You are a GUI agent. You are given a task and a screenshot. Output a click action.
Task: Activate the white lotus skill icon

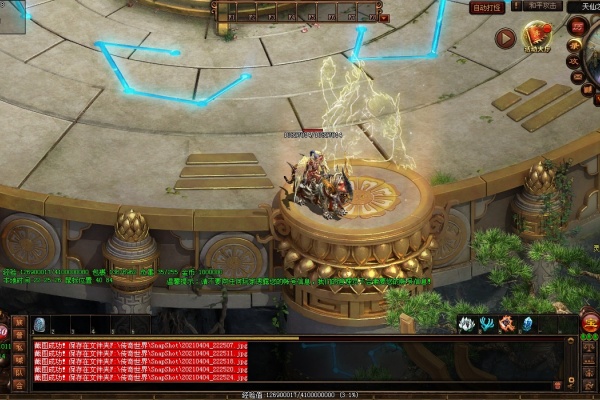click(x=466, y=324)
